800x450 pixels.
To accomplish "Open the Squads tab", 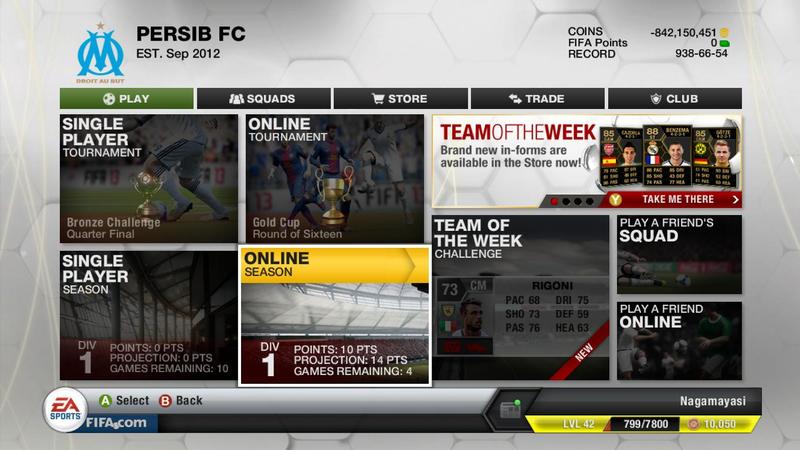I will pyautogui.click(x=263, y=99).
